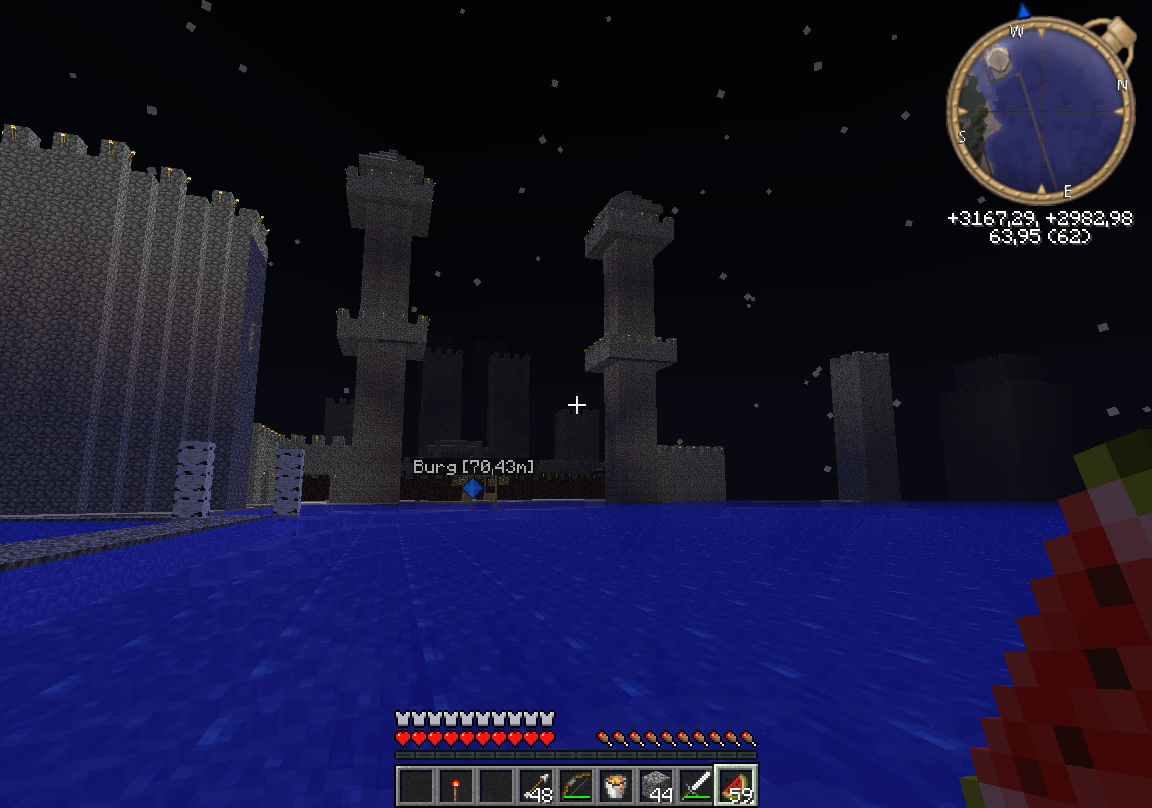Select the lava bucket slot
The height and width of the screenshot is (808, 1152).
point(616,785)
